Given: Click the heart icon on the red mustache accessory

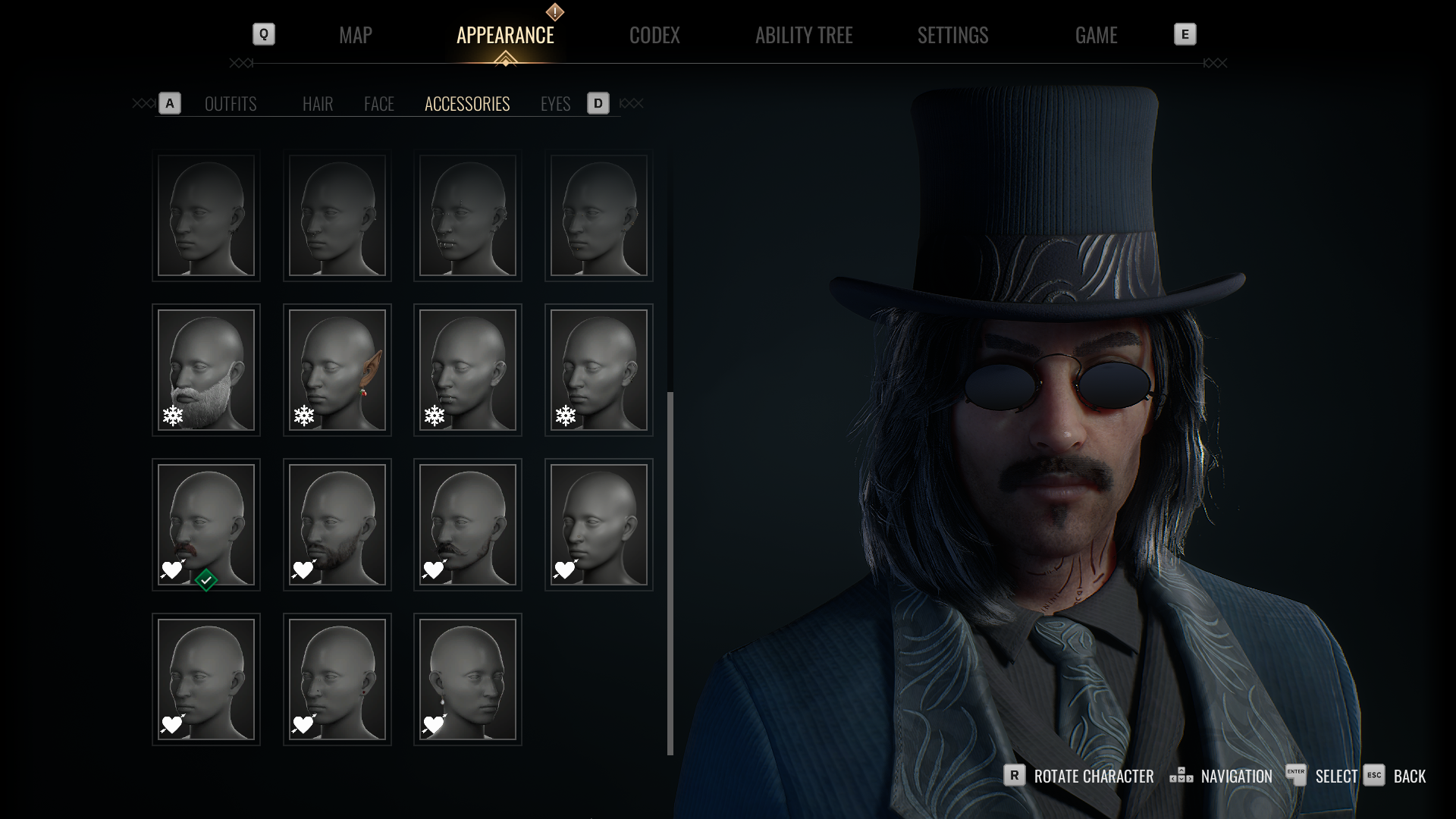Looking at the screenshot, I should click(171, 571).
